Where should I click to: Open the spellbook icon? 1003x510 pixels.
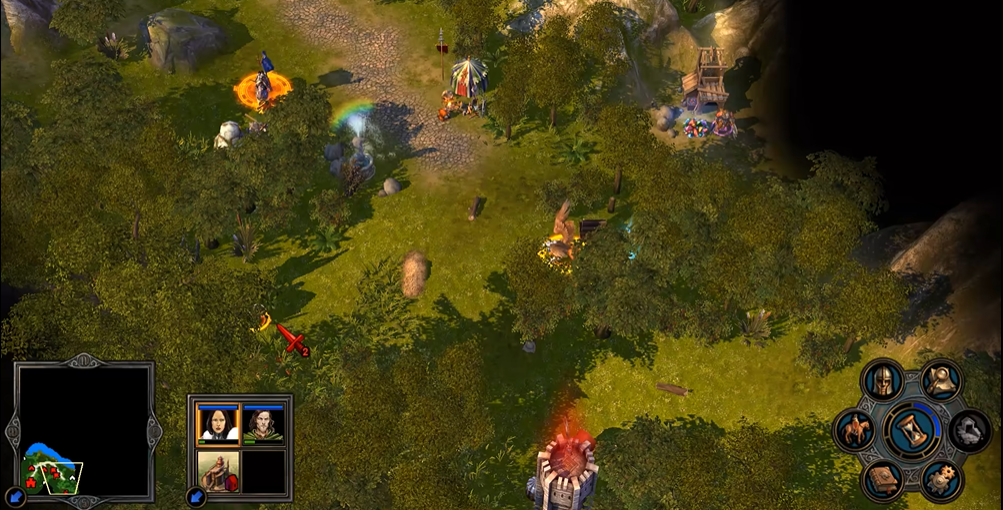[883, 481]
